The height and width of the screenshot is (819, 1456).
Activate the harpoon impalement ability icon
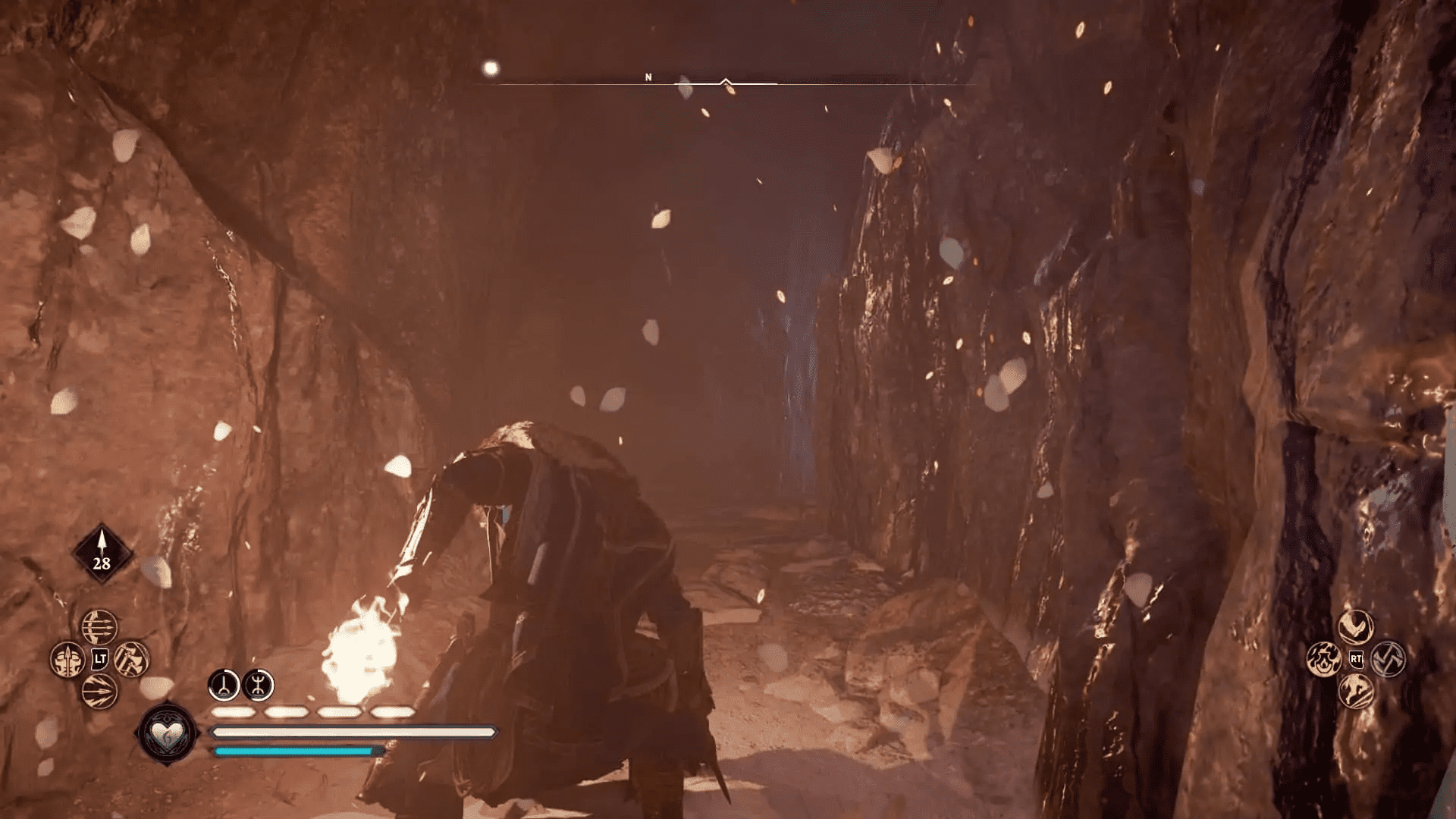67,659
